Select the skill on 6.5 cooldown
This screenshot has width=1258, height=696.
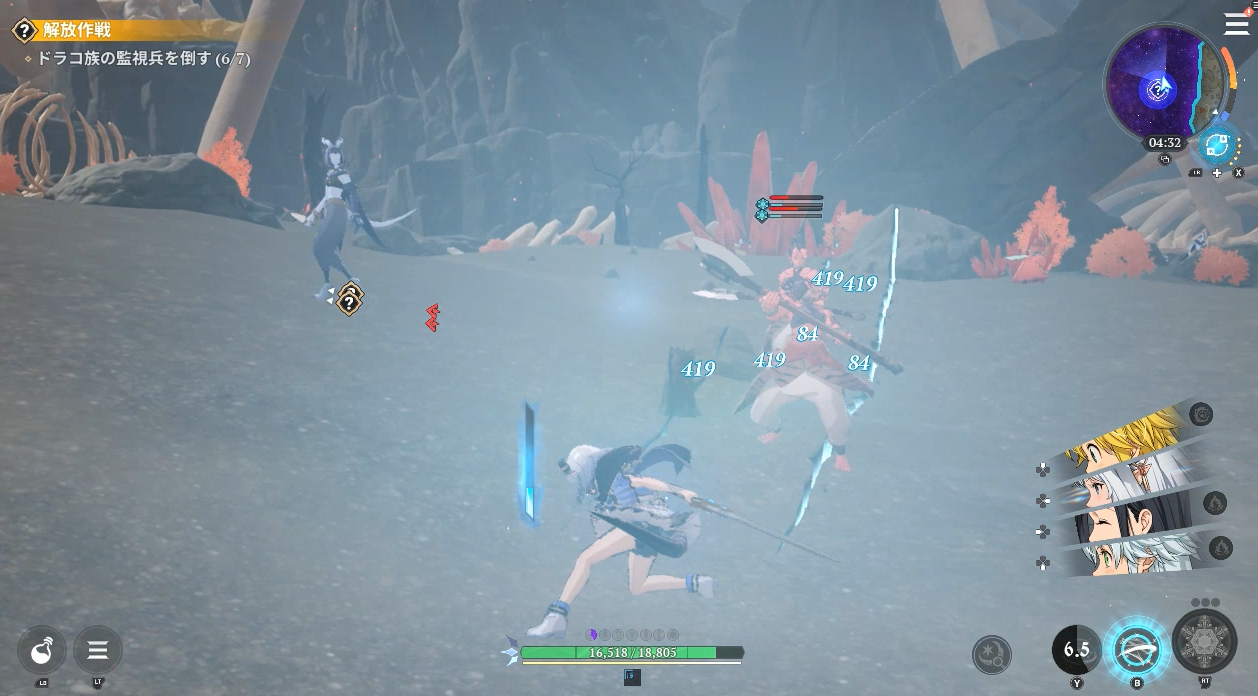[x=1076, y=651]
